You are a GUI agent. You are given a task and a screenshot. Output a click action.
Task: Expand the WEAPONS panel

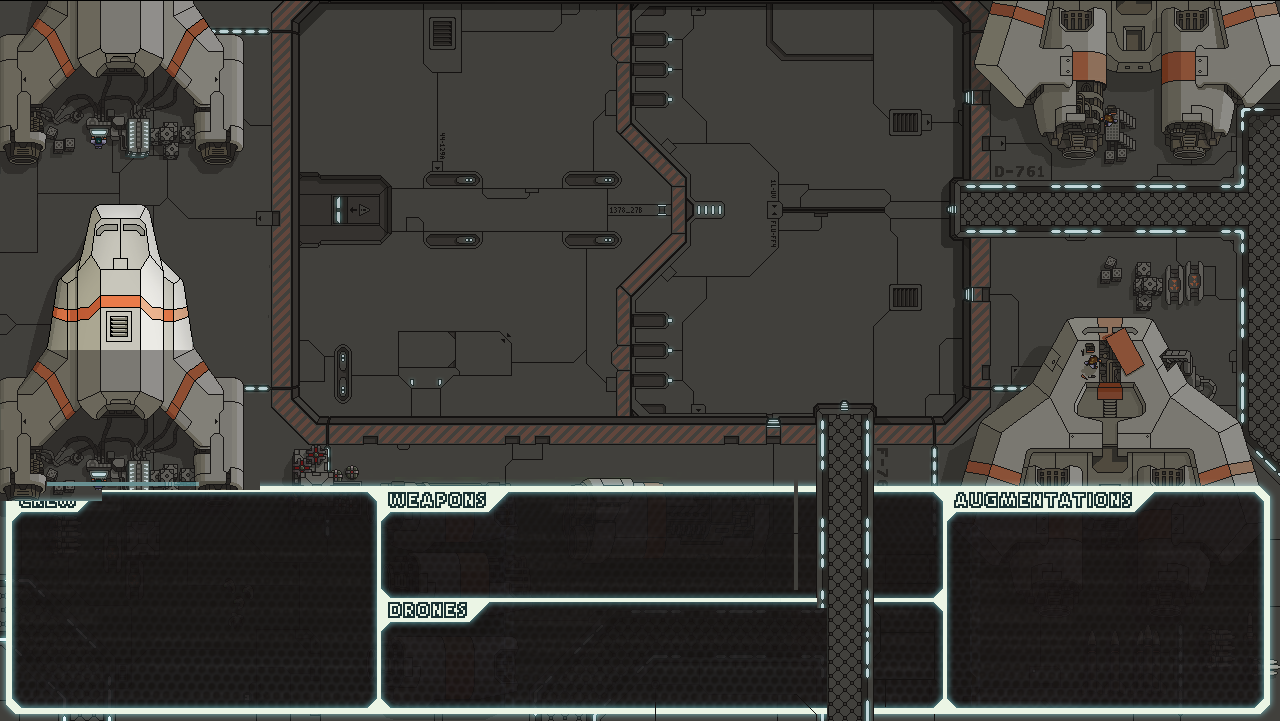pyautogui.click(x=438, y=500)
